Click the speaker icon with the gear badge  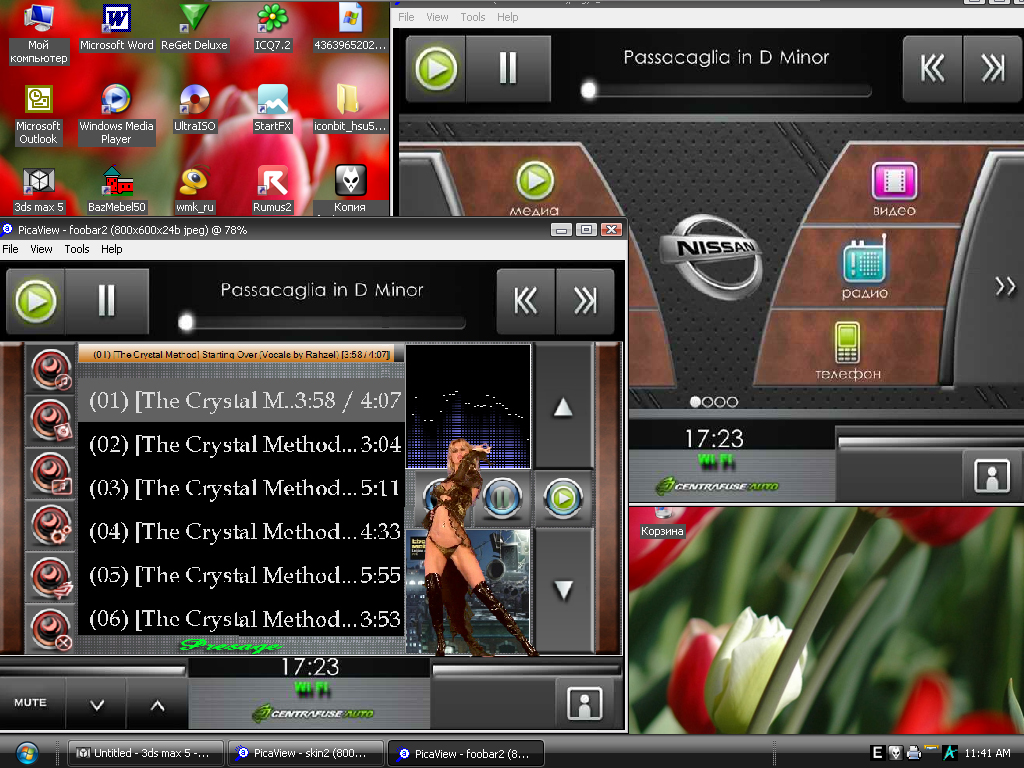(50, 522)
